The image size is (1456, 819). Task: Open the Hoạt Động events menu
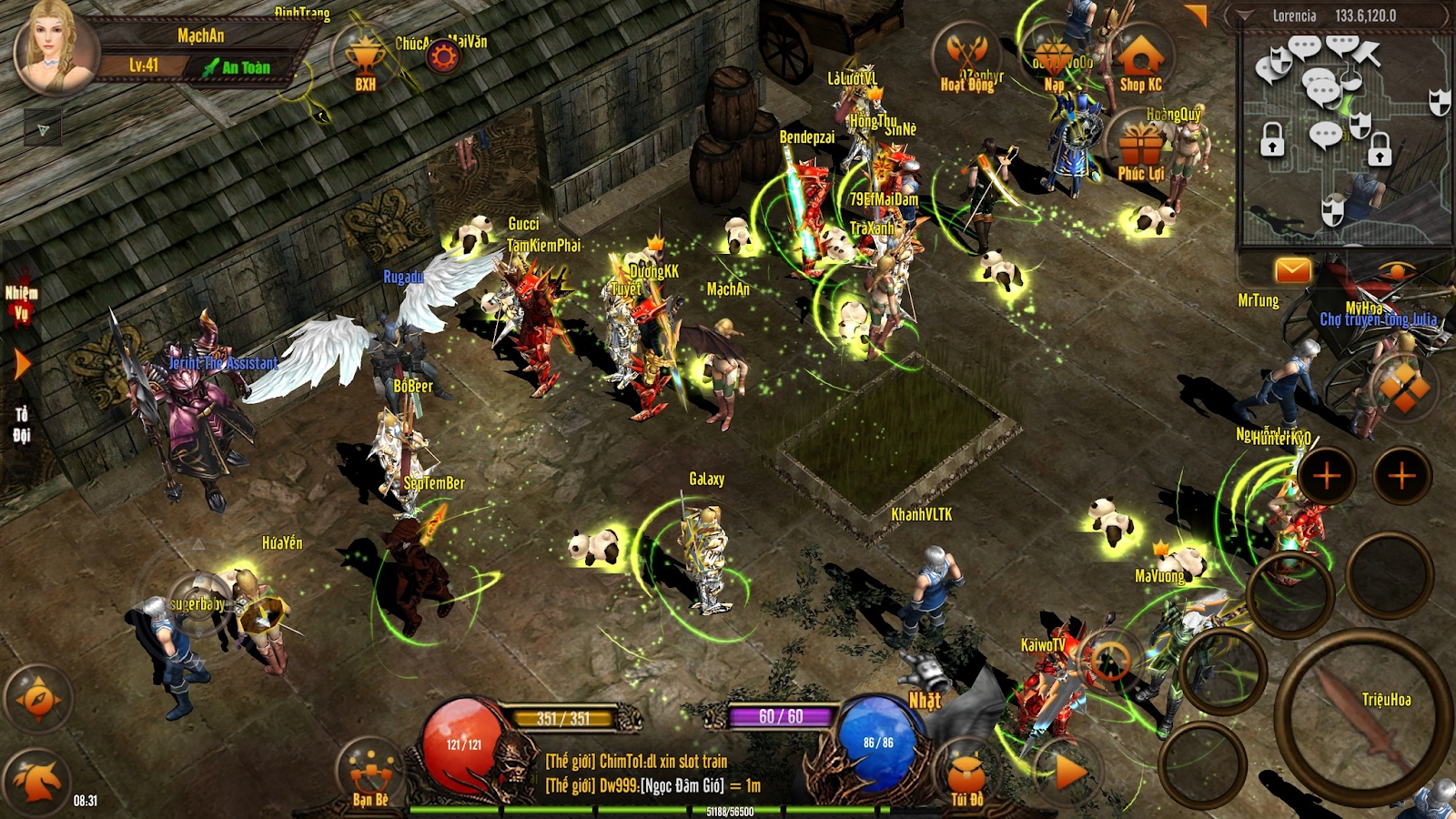966,59
